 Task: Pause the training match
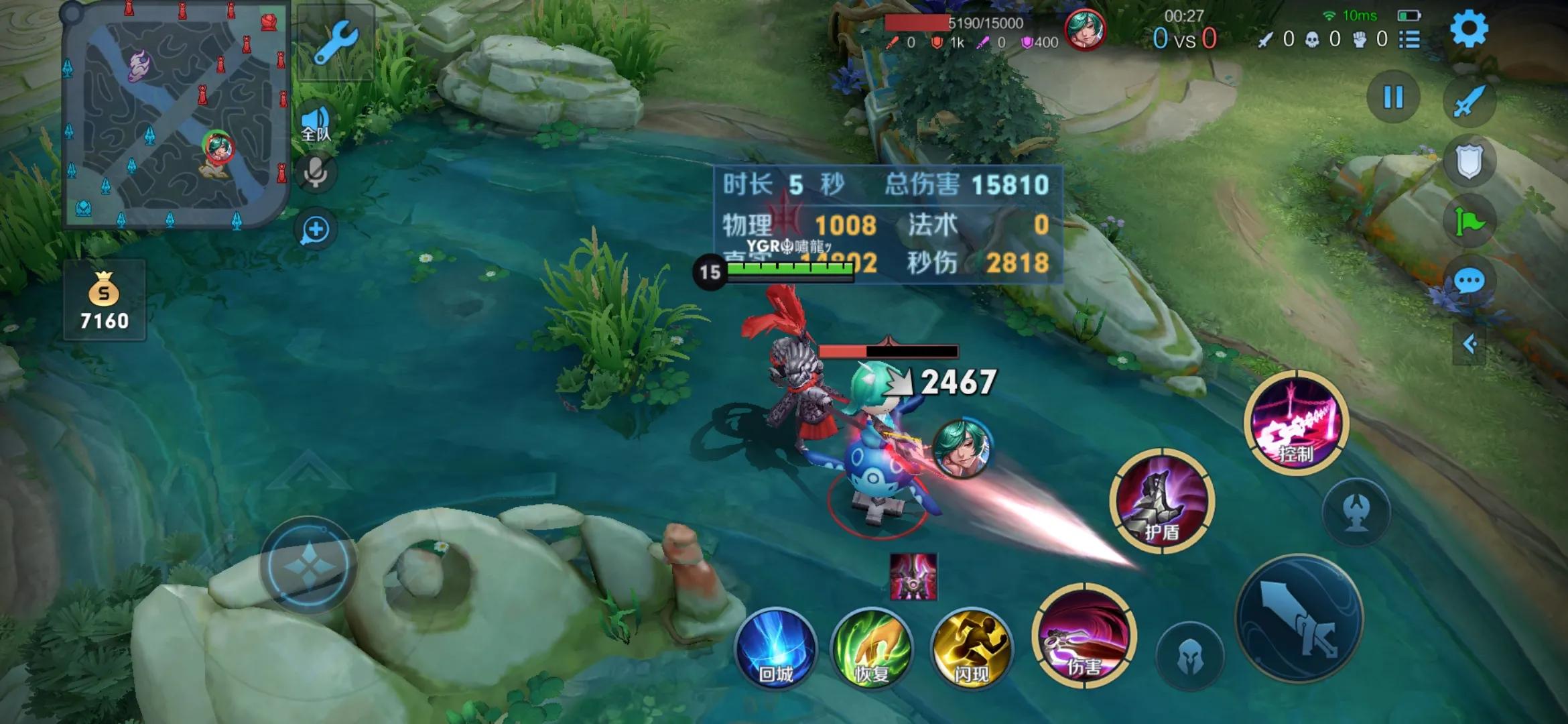[x=1393, y=98]
